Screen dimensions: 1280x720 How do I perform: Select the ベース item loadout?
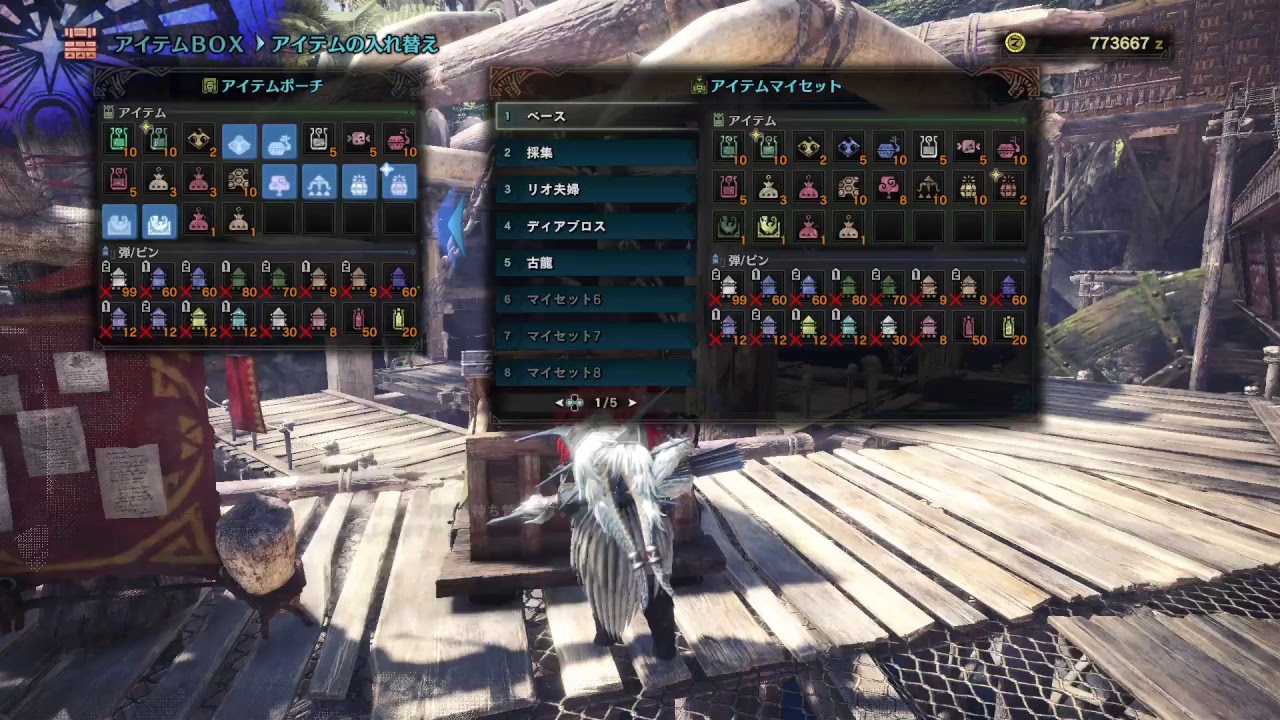click(x=596, y=116)
